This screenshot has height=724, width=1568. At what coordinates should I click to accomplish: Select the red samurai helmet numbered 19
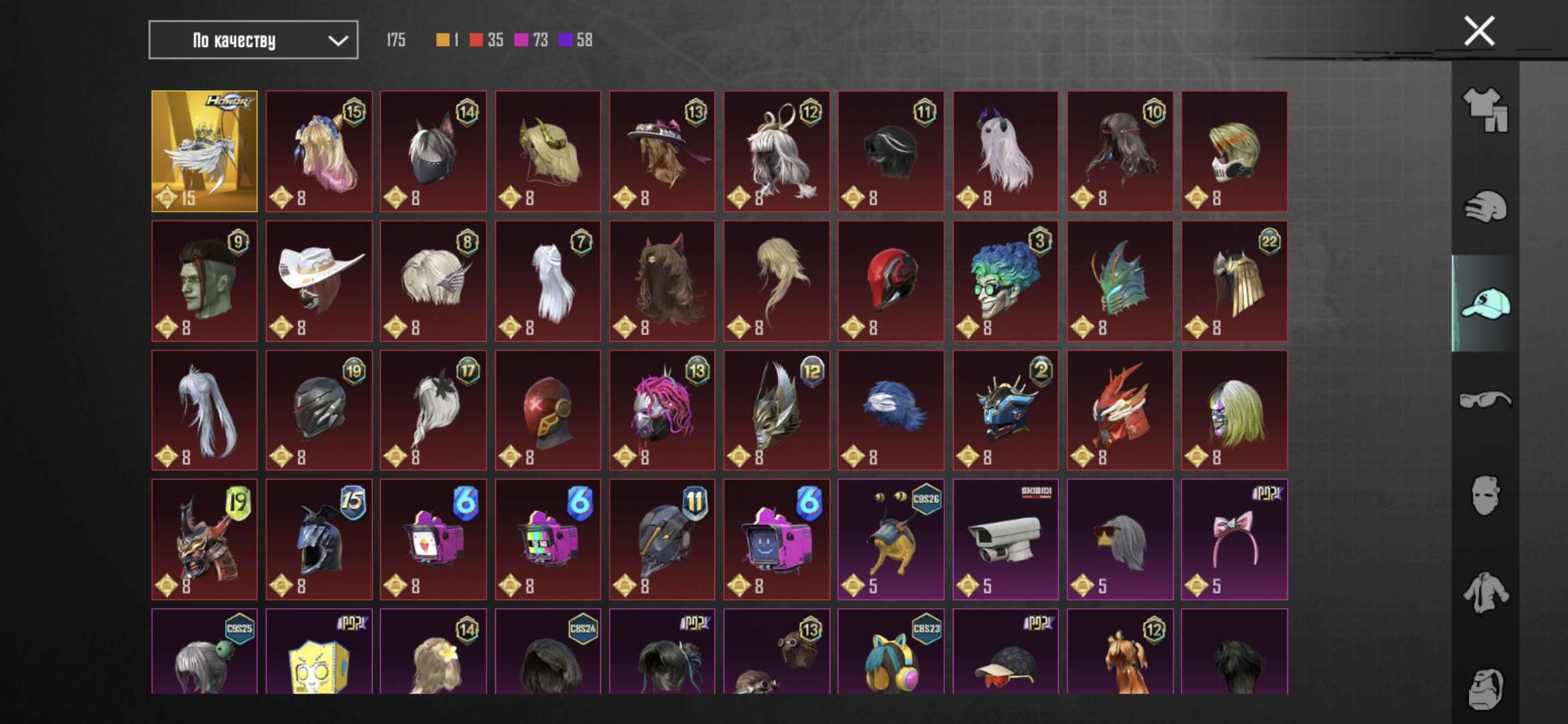click(204, 539)
